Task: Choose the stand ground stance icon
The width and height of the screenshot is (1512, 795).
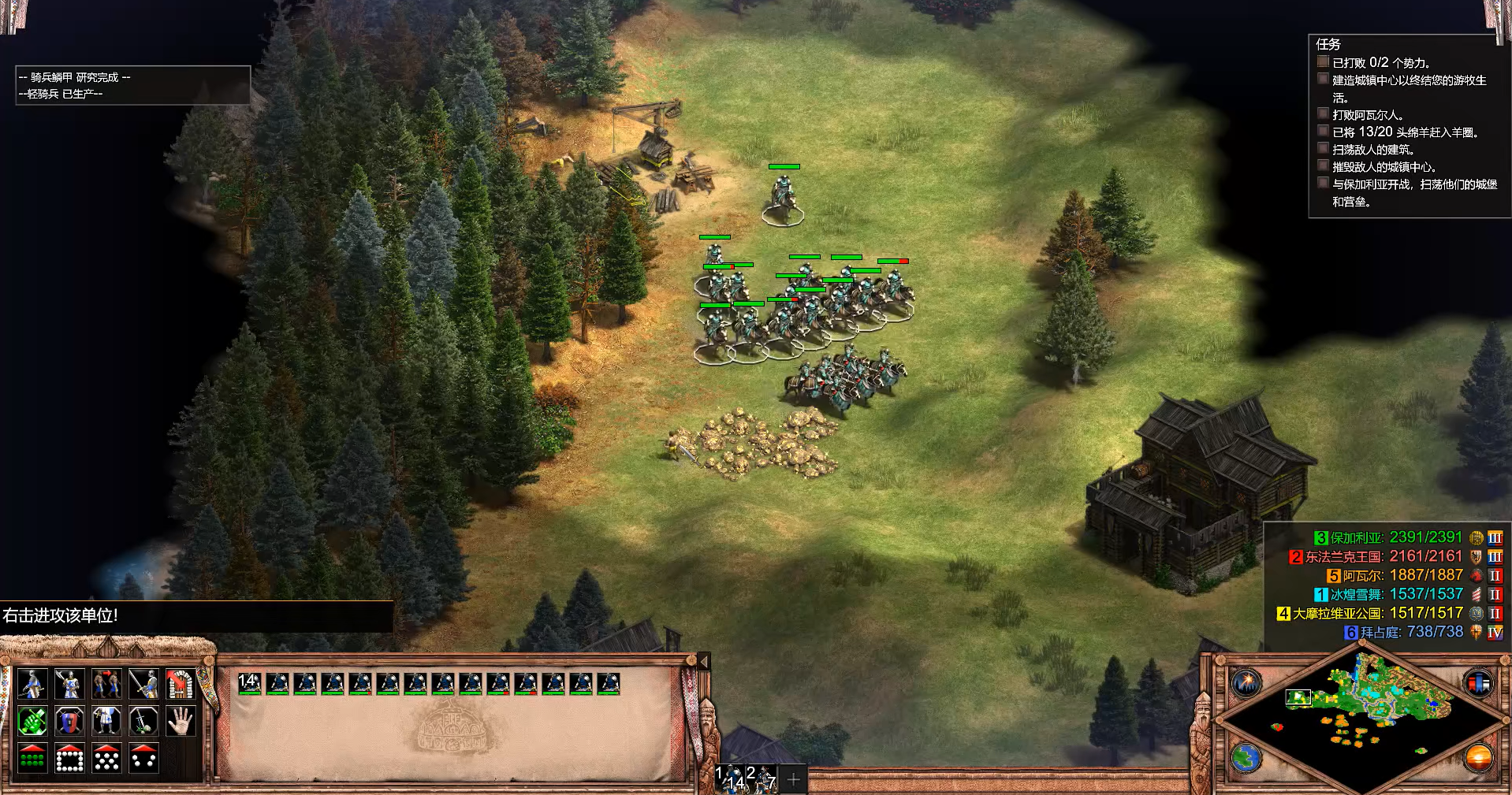Action: click(x=106, y=721)
